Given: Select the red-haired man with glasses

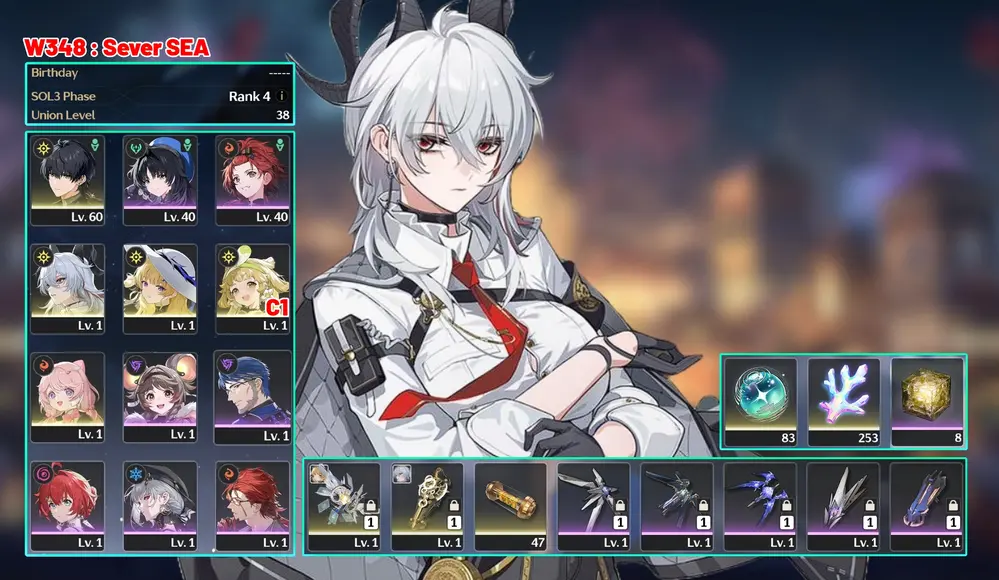Looking at the screenshot, I should (253, 505).
